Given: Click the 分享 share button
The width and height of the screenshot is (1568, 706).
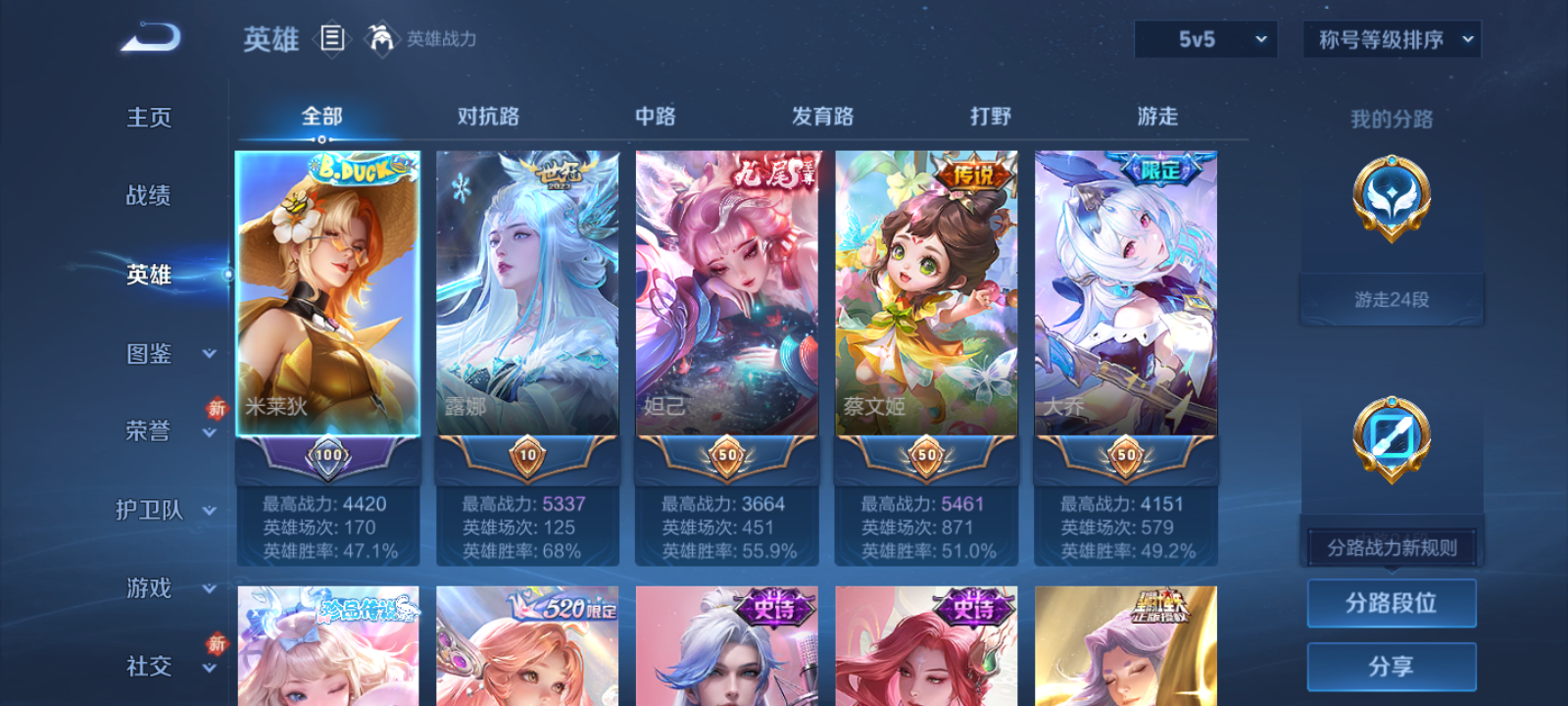Looking at the screenshot, I should 1391,665.
